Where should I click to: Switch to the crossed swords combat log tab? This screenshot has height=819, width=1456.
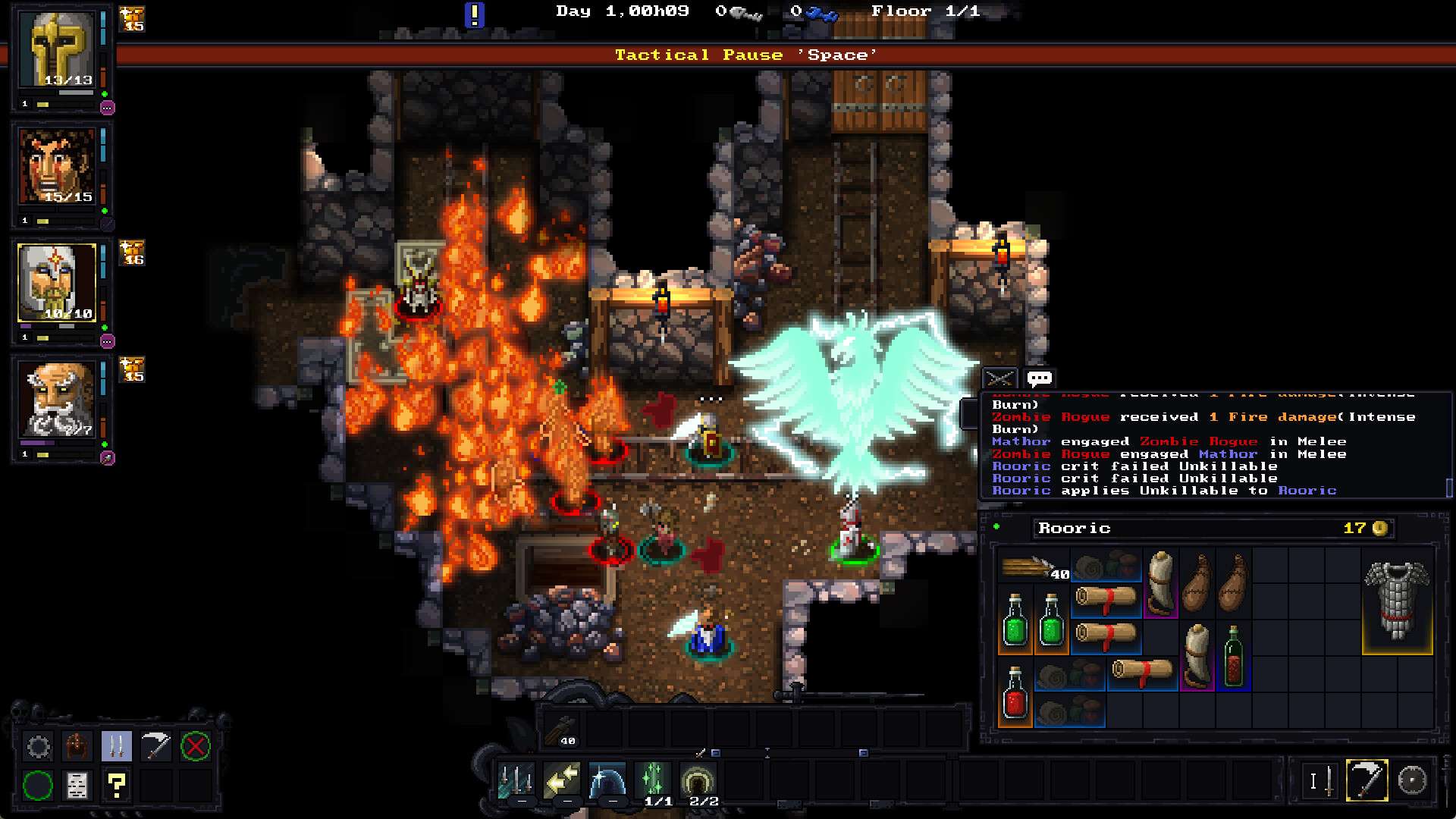[999, 378]
